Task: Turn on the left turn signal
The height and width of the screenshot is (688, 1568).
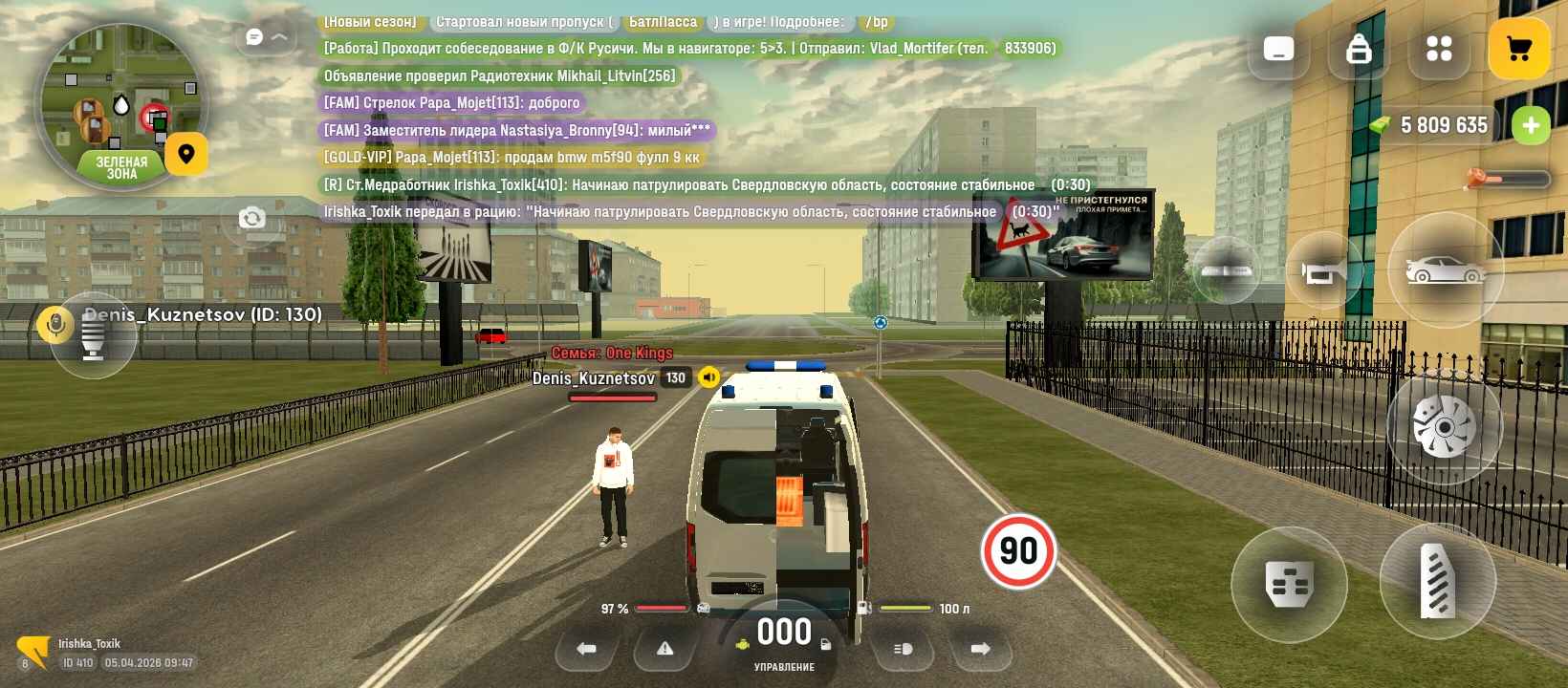Action: pos(586,649)
